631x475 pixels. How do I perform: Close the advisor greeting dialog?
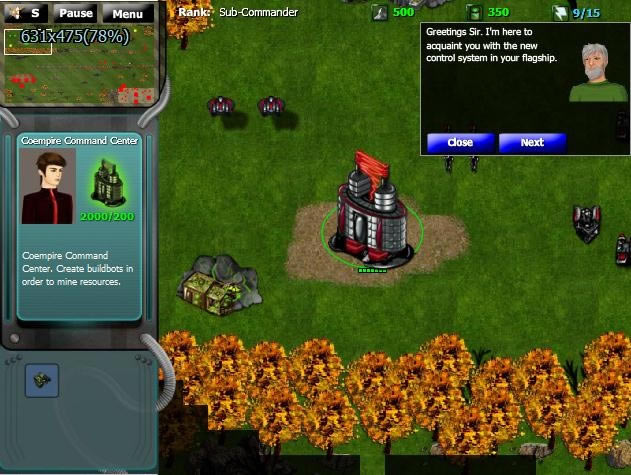460,142
